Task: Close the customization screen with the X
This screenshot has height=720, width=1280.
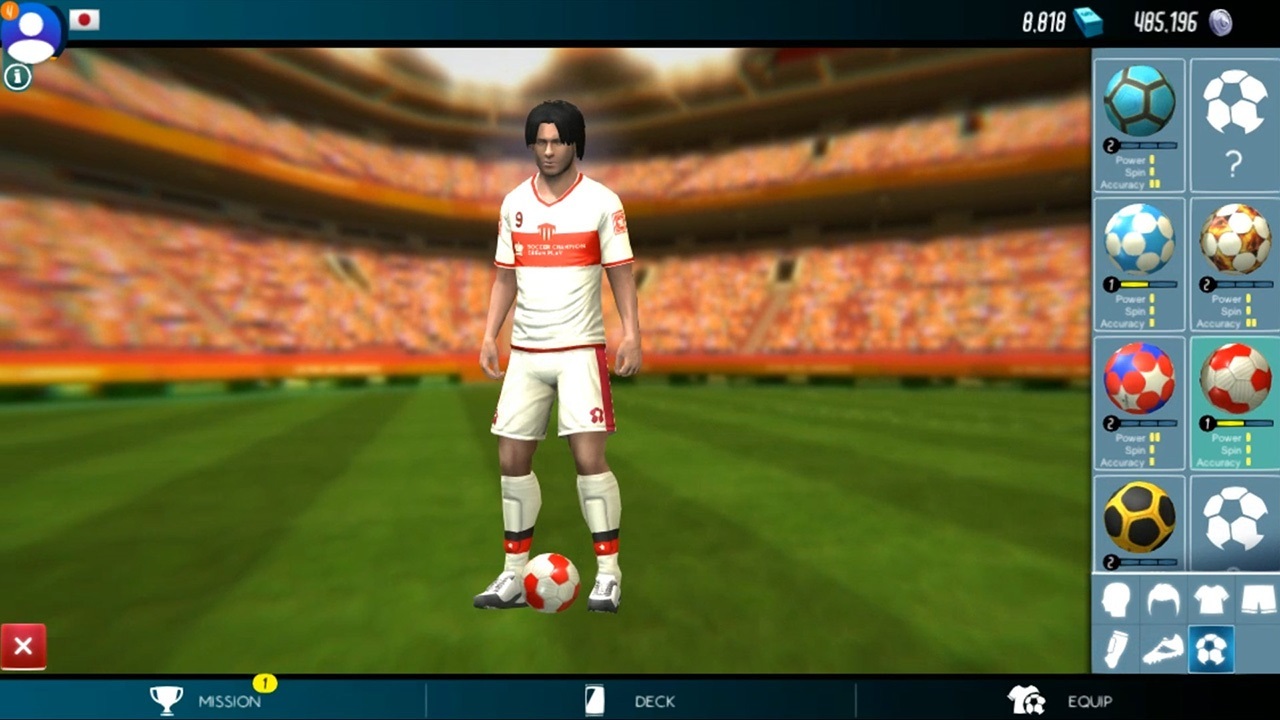Action: click(x=24, y=646)
